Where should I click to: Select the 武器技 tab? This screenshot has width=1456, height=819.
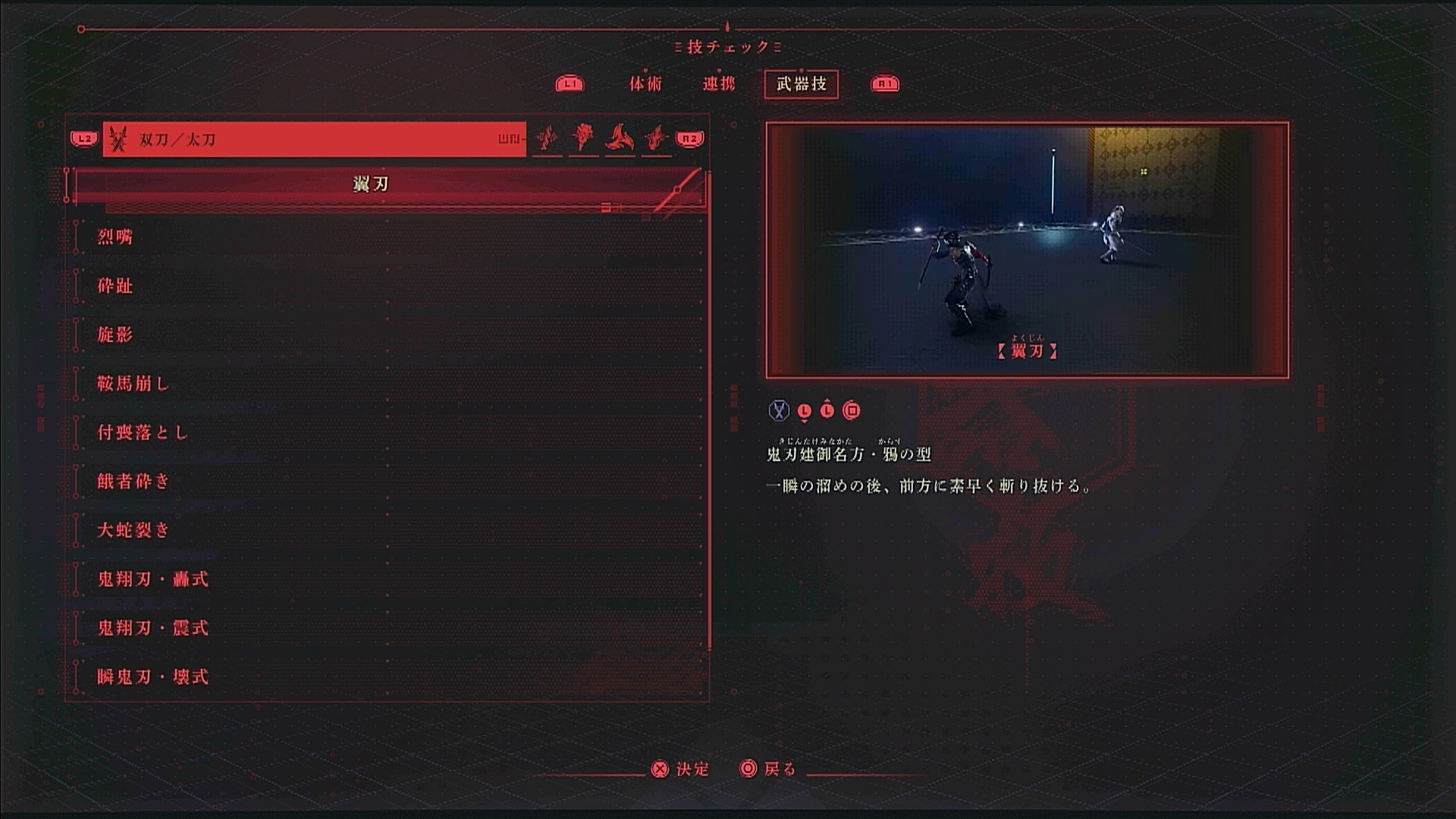[801, 84]
